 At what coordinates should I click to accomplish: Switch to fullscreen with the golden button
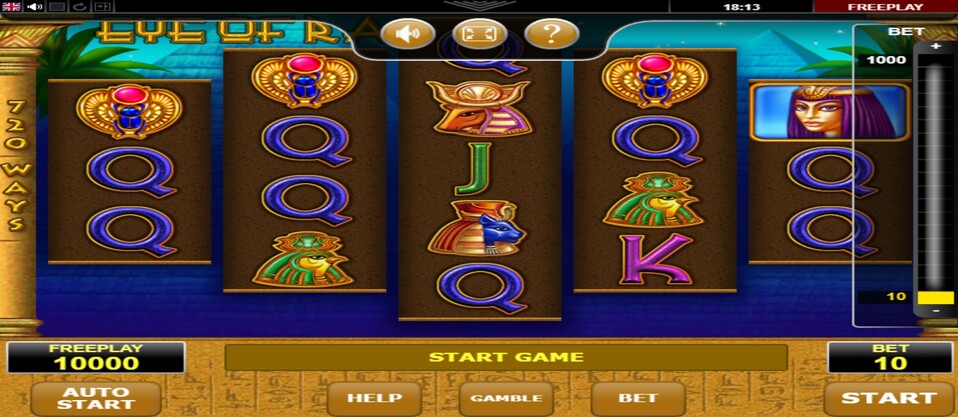pos(480,35)
